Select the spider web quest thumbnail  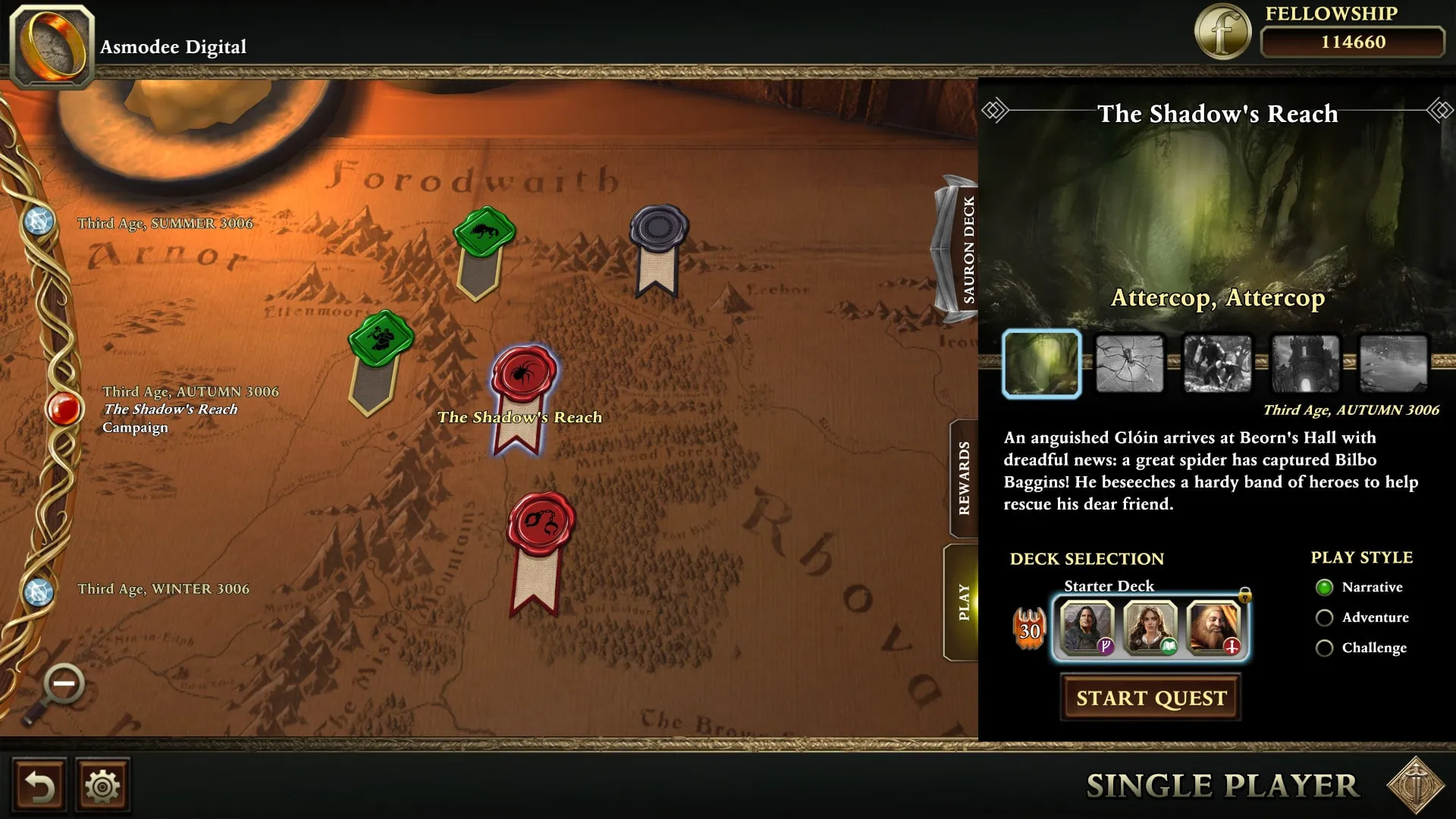[1129, 365]
